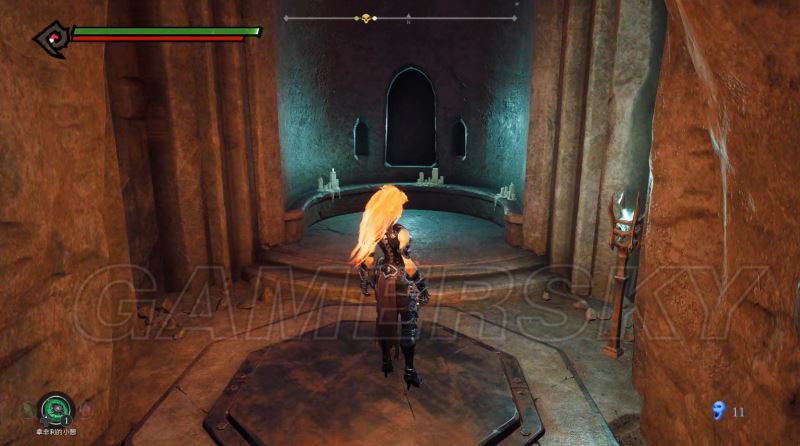Select the green consumable item slot
The image size is (800, 446).
(x=56, y=408)
